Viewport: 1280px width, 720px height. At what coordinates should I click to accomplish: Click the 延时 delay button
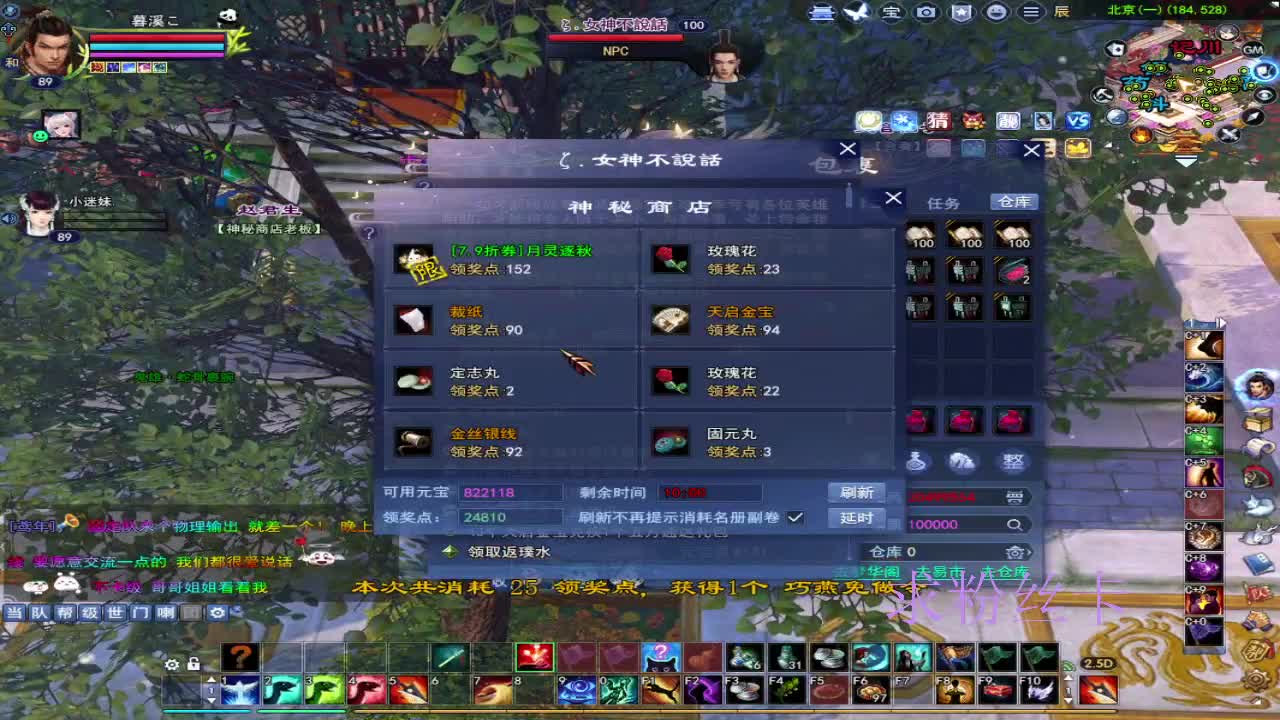click(x=858, y=518)
